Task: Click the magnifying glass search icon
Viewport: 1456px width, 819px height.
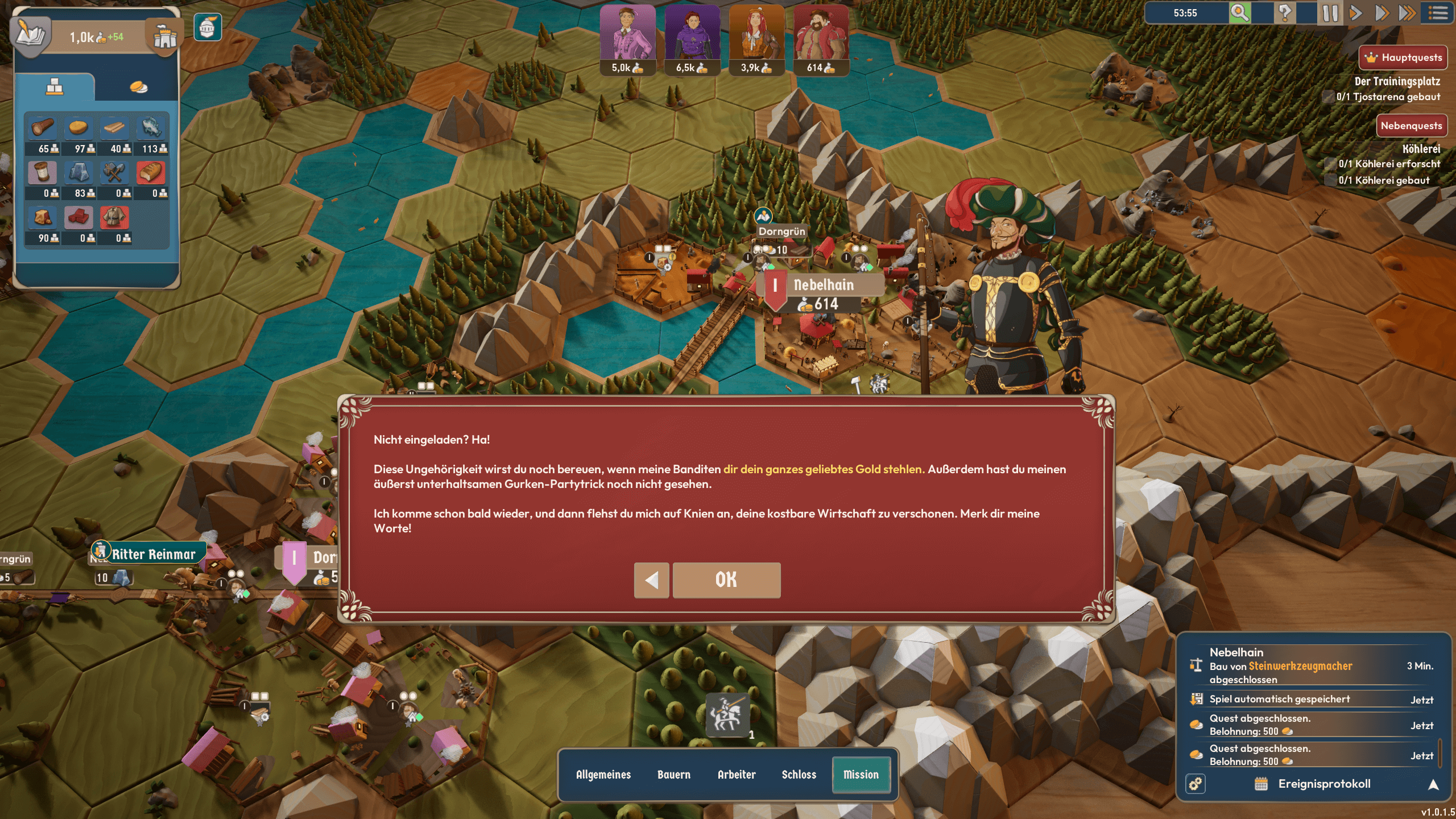Action: [x=1239, y=13]
